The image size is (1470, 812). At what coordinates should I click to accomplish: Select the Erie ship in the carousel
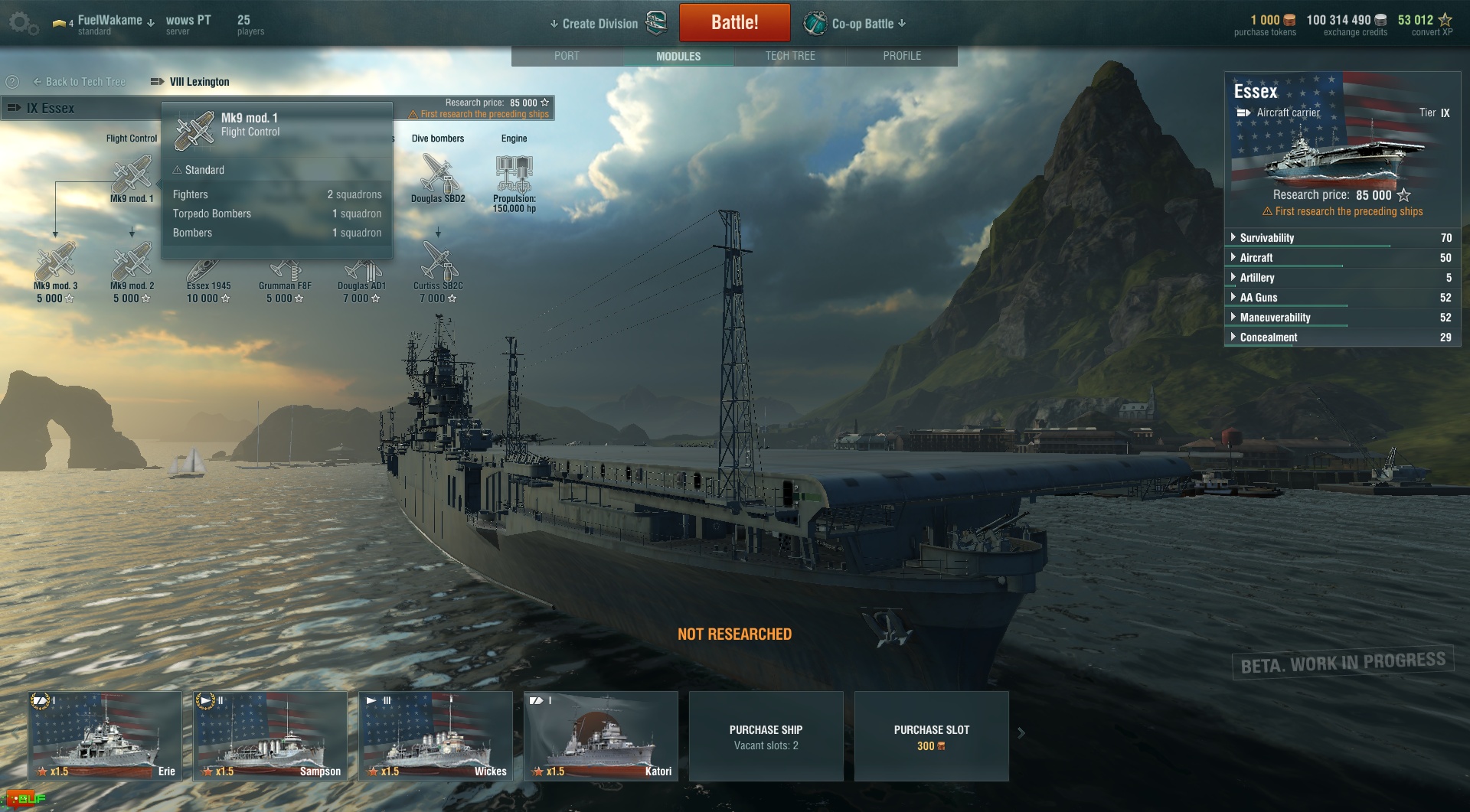pos(105,735)
